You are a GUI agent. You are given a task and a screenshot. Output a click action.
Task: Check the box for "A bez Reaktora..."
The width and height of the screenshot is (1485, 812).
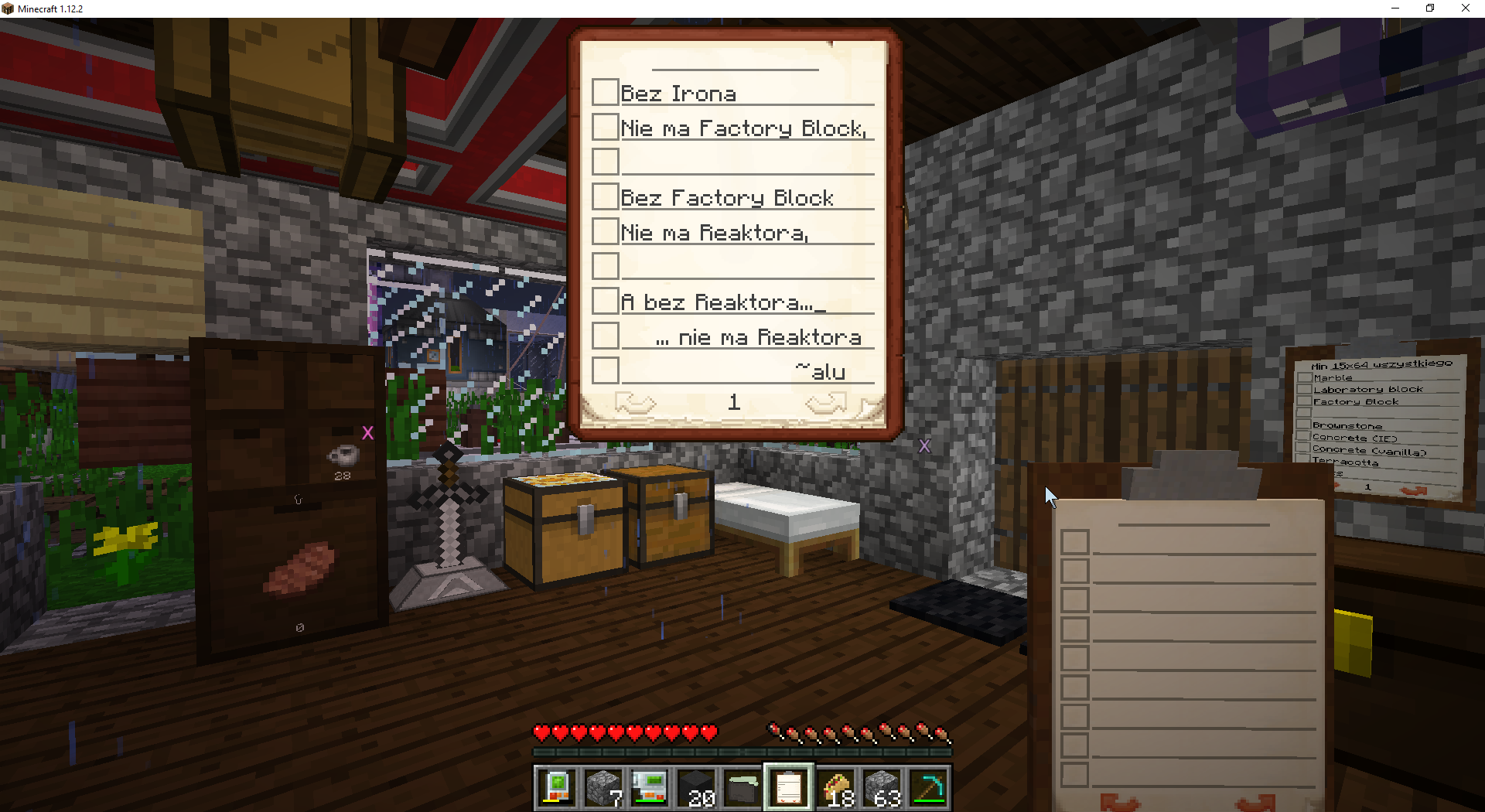(x=605, y=301)
